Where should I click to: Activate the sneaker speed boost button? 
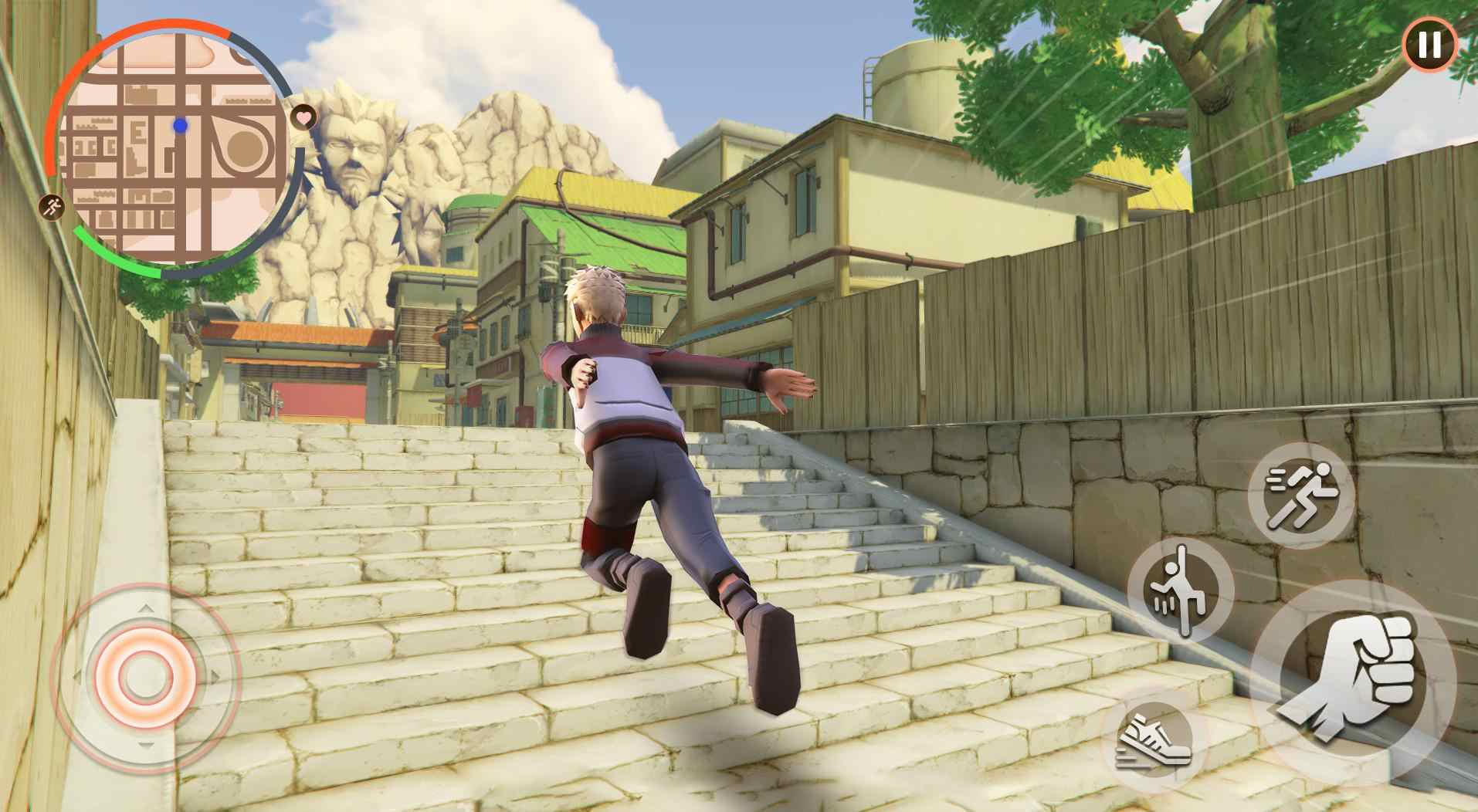pos(1154,738)
